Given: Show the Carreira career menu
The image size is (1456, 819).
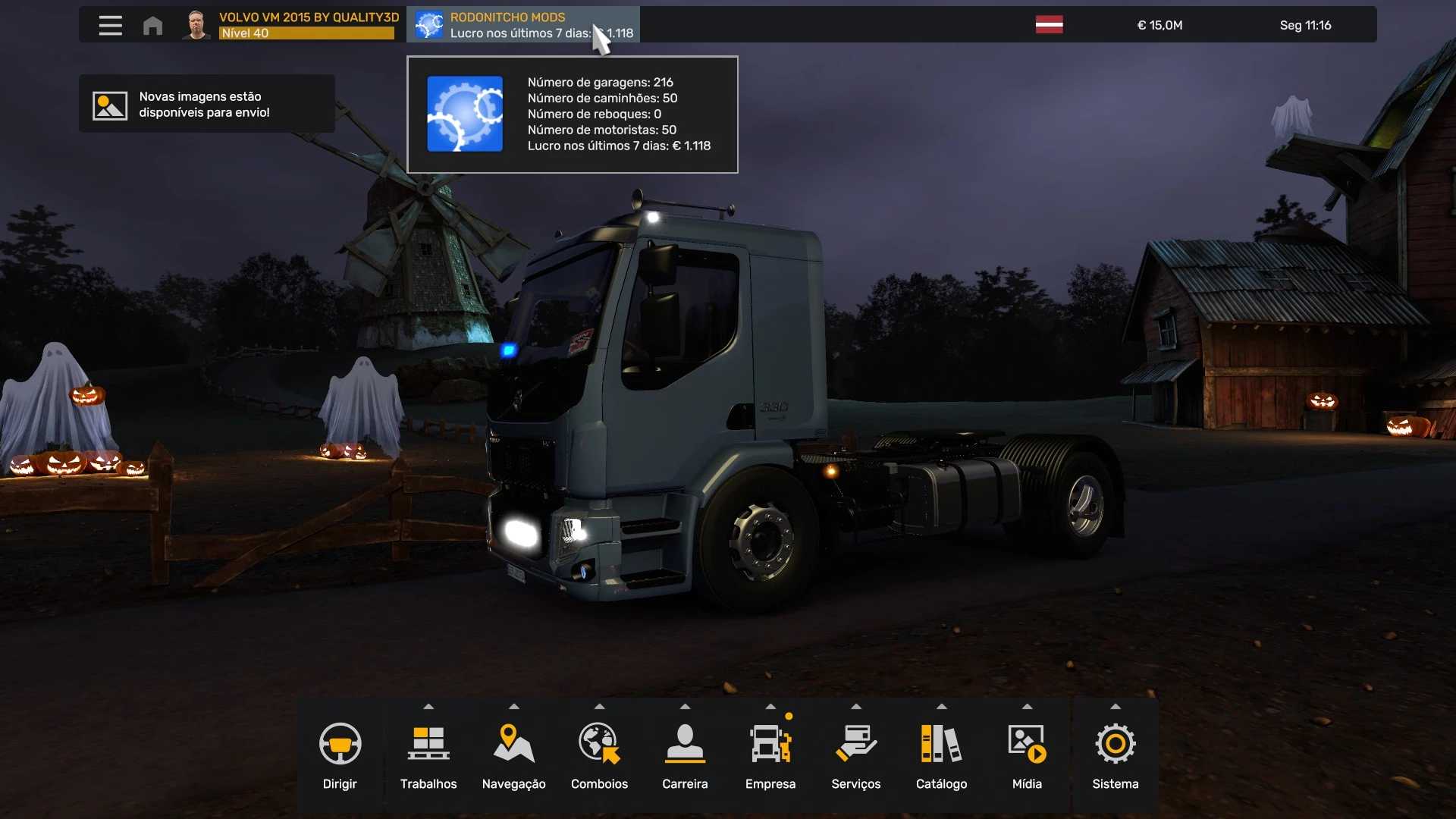Looking at the screenshot, I should tap(685, 755).
